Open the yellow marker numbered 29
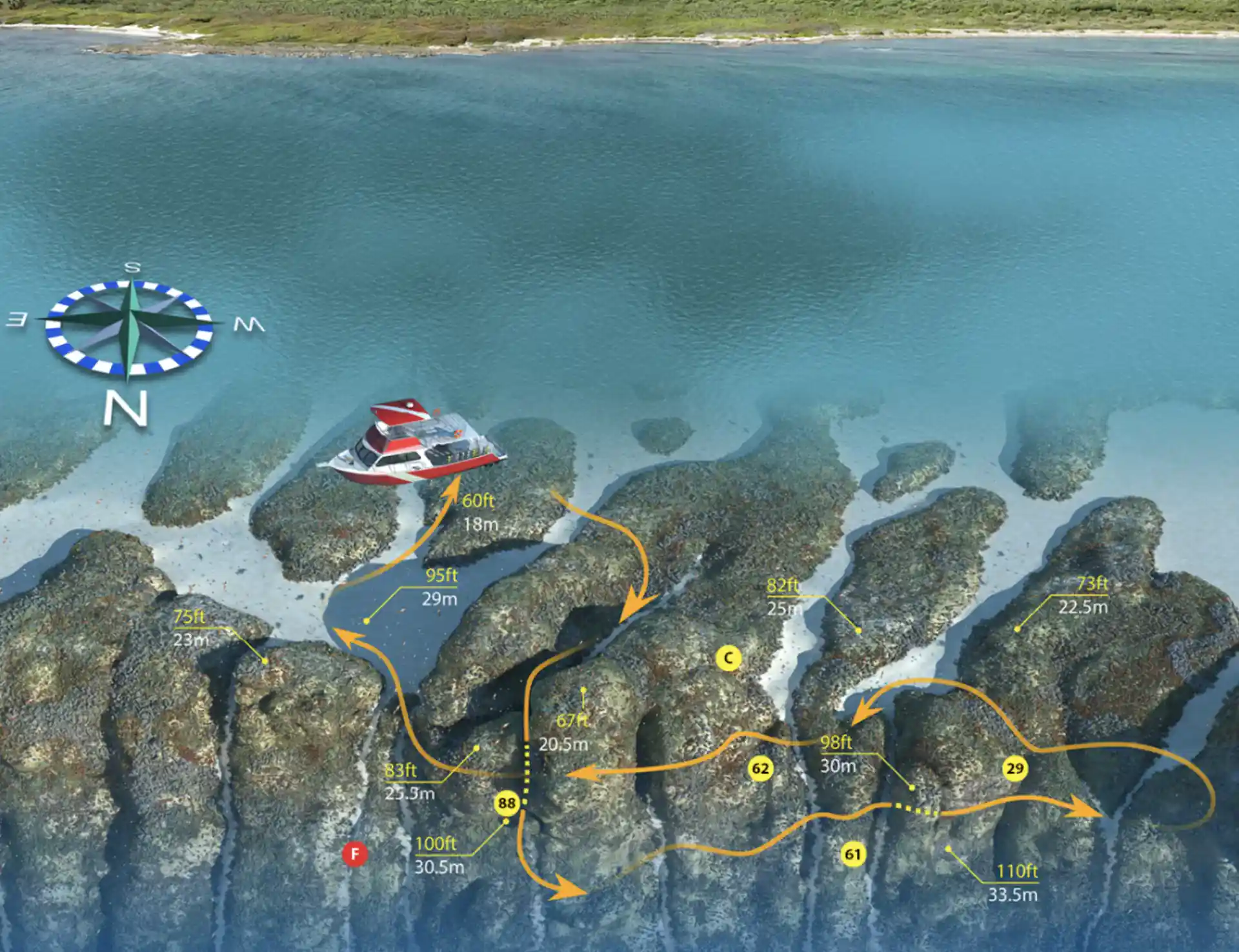The width and height of the screenshot is (1239, 952). click(1014, 768)
